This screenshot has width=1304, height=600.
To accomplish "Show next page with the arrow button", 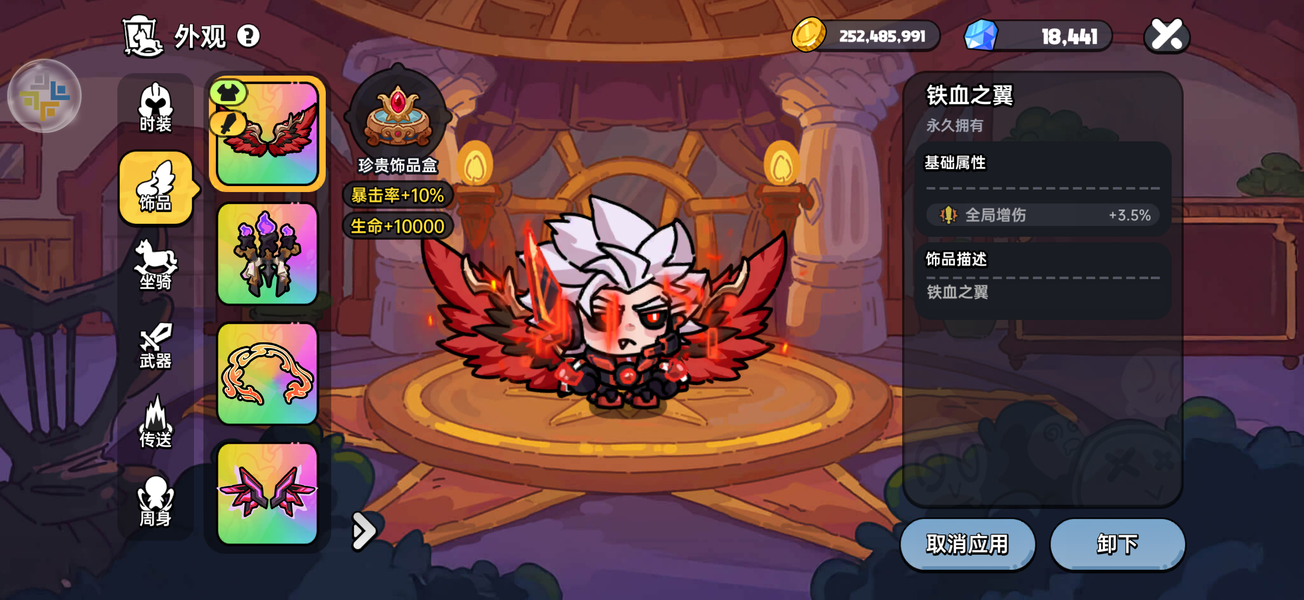I will coord(364,531).
